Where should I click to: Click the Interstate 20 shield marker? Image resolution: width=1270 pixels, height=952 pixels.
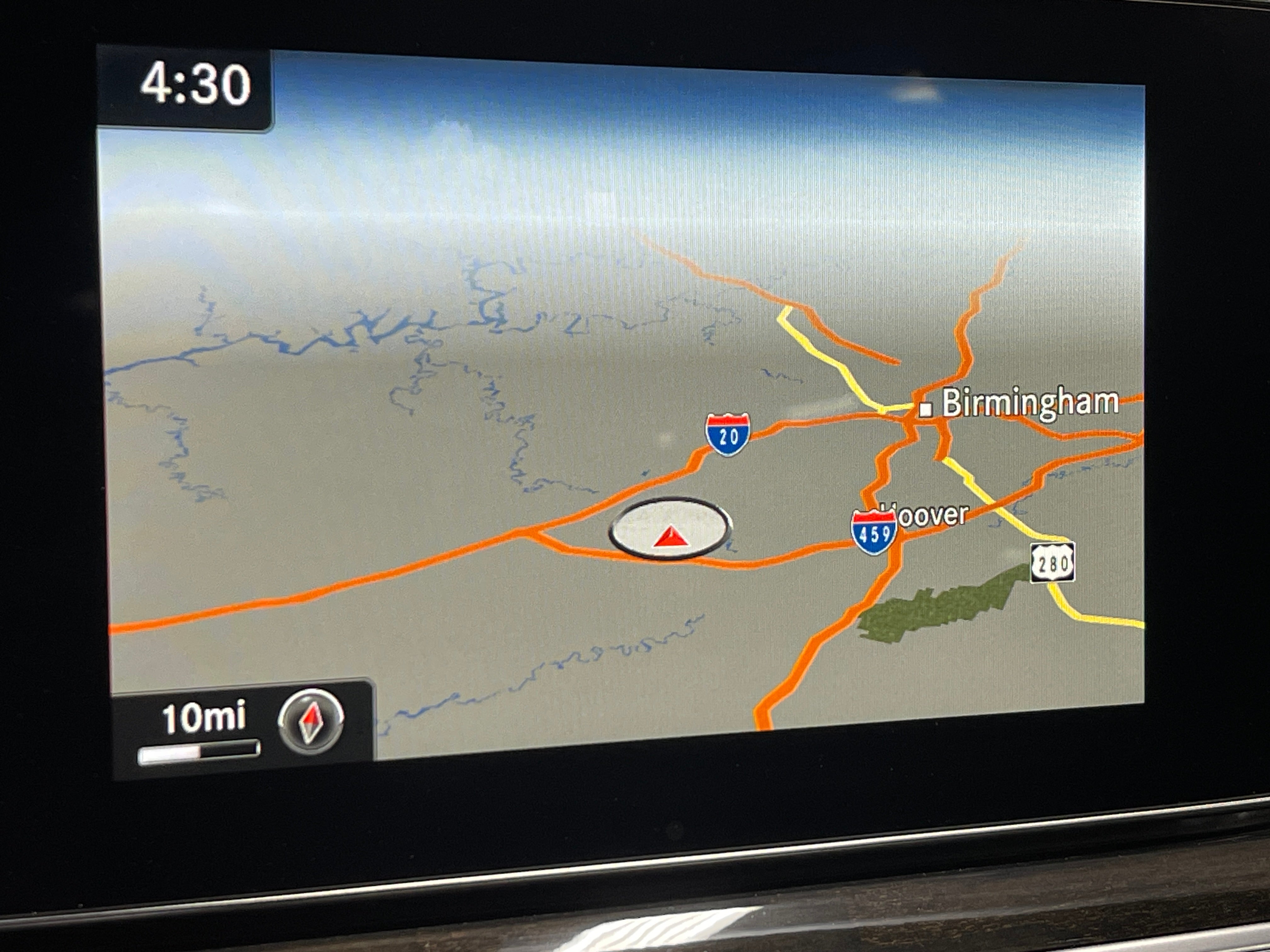point(727,434)
